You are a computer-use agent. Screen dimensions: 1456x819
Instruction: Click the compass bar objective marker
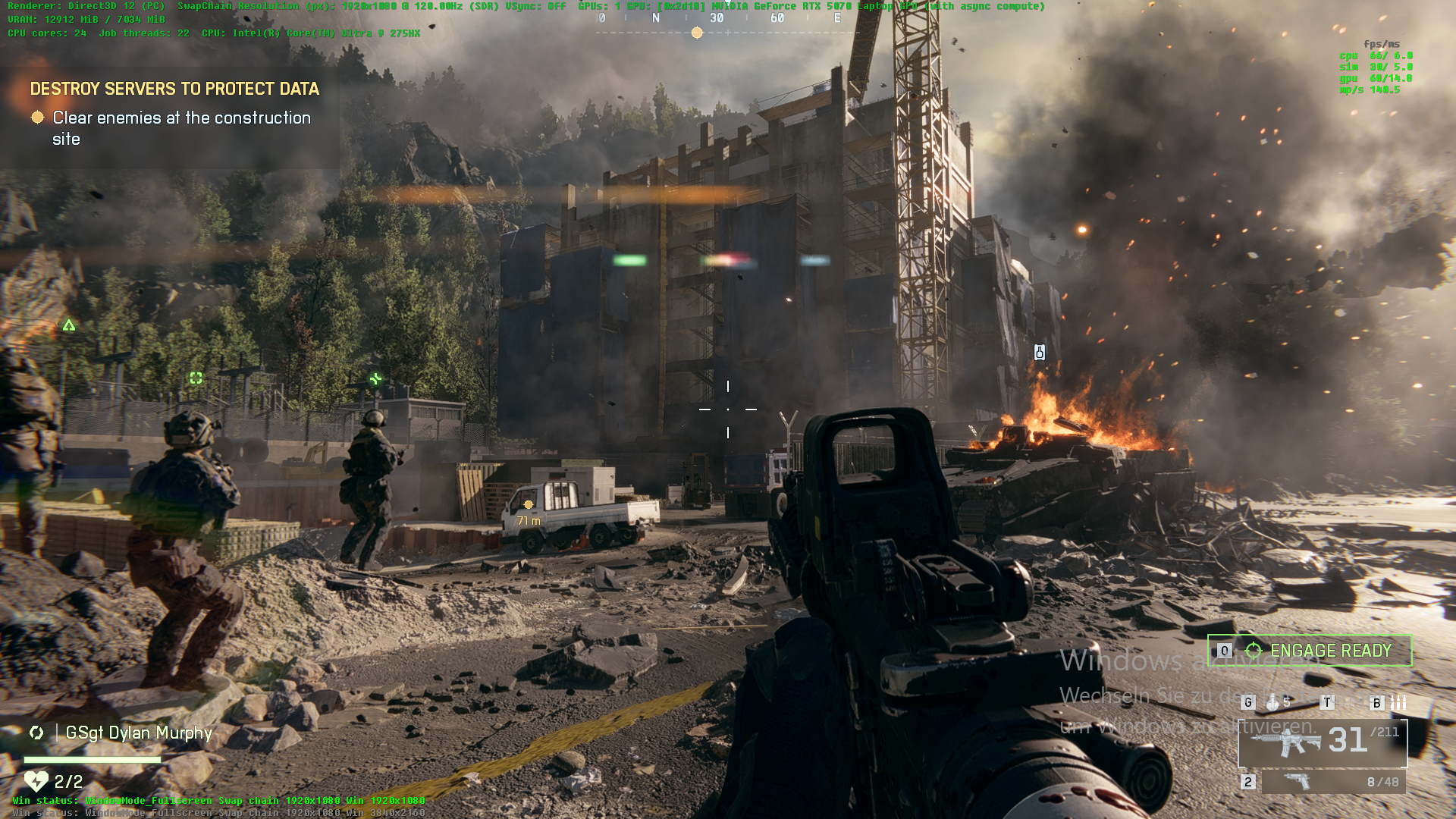click(x=697, y=33)
